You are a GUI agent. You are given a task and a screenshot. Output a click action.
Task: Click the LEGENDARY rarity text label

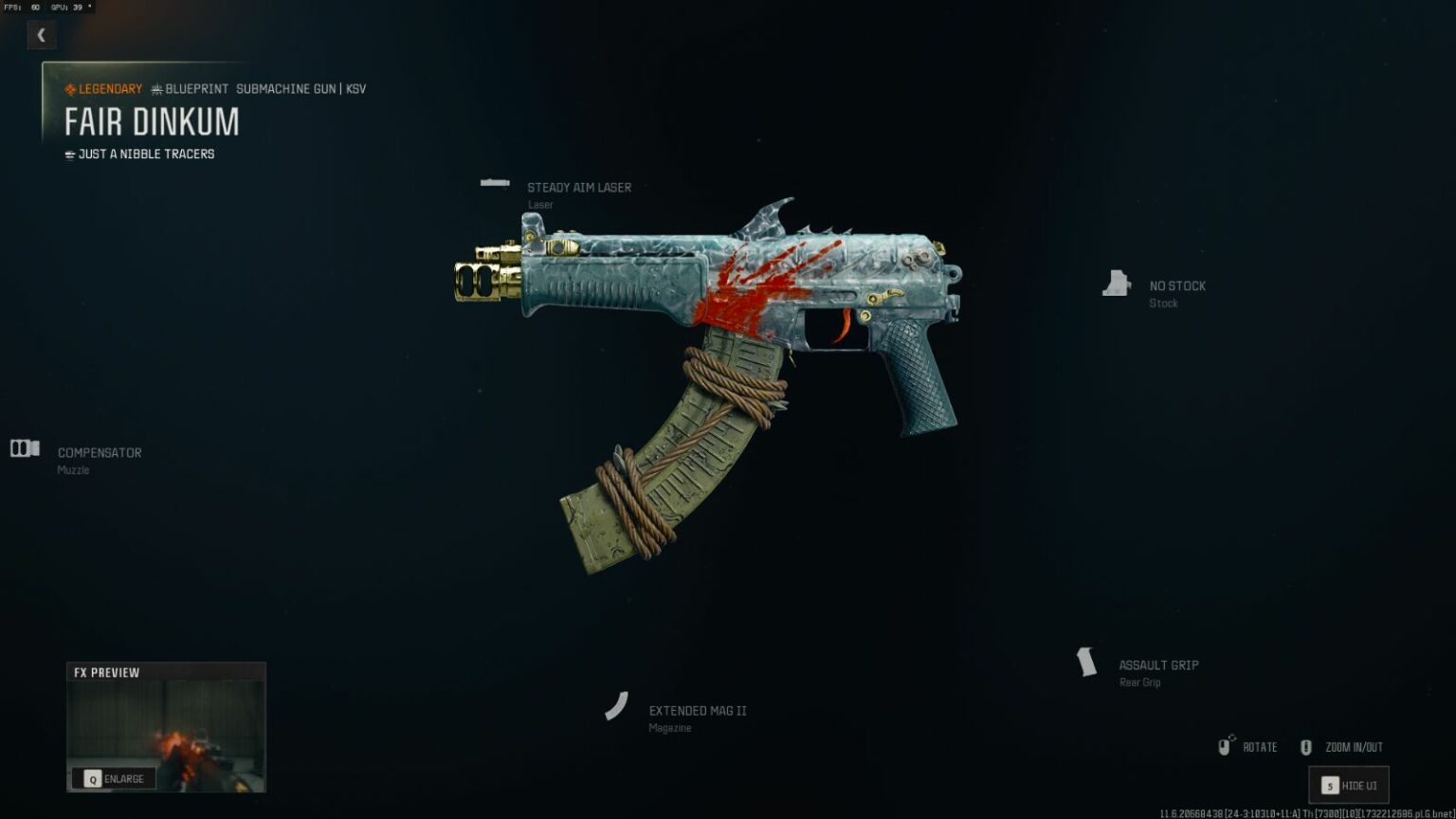pyautogui.click(x=110, y=88)
